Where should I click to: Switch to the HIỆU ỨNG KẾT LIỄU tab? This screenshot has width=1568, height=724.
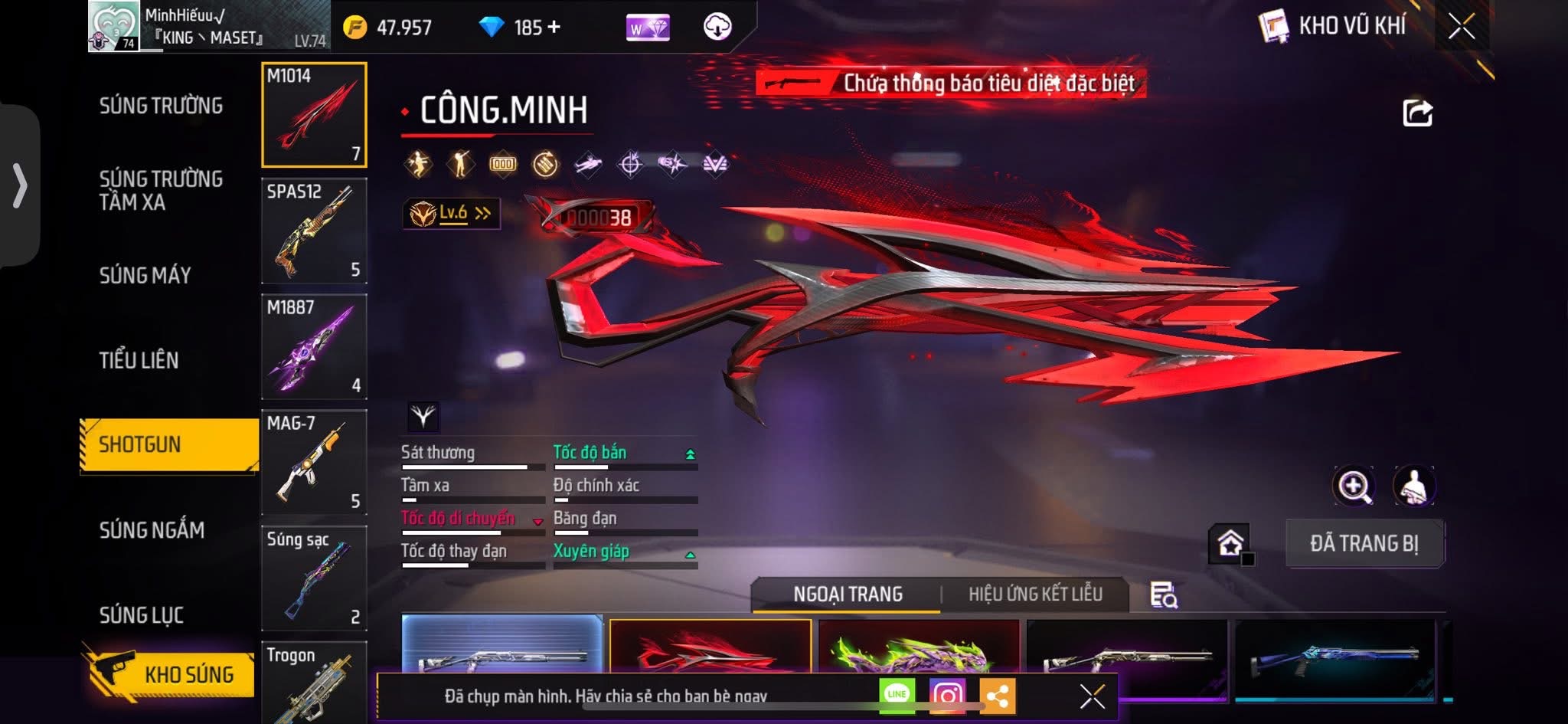click(x=1035, y=595)
